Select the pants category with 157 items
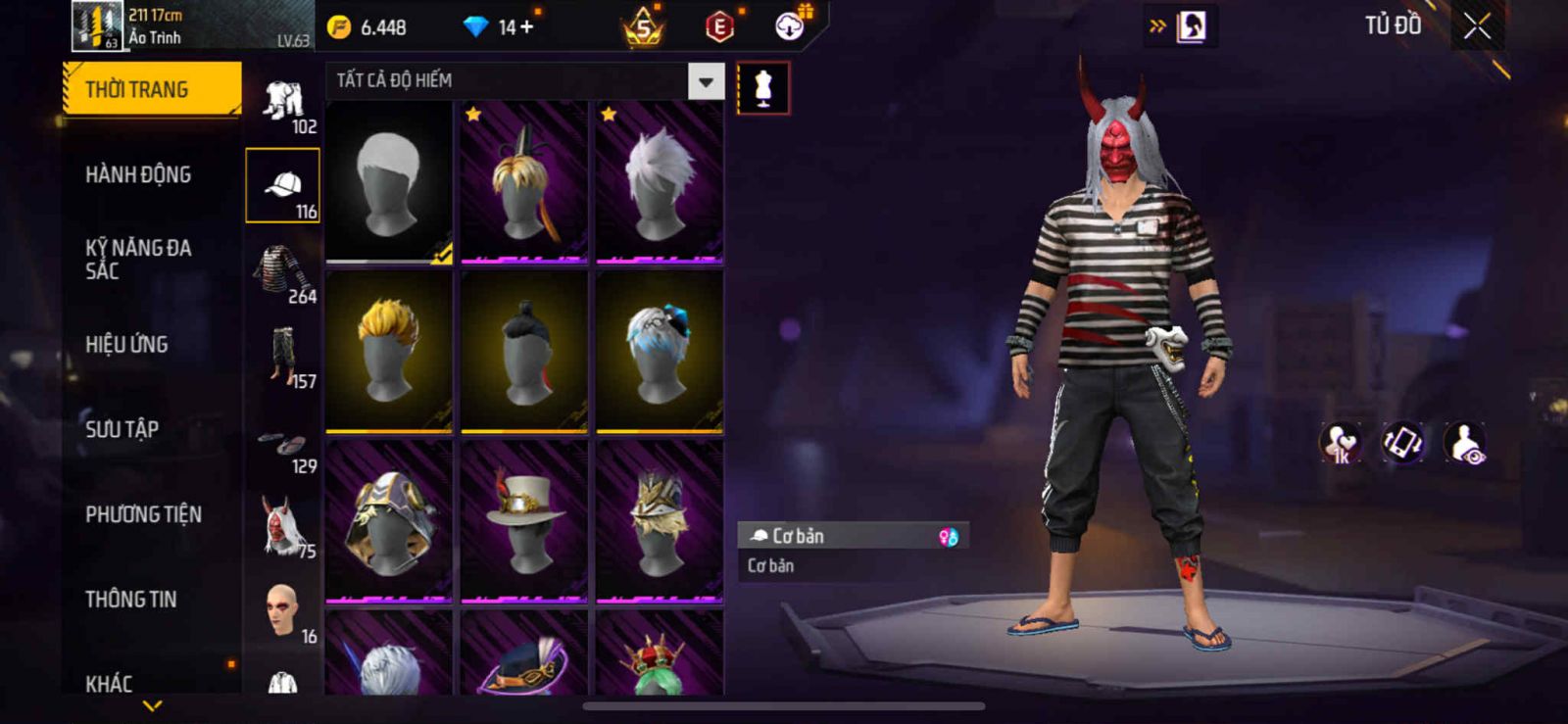The height and width of the screenshot is (724, 1568). 282,357
